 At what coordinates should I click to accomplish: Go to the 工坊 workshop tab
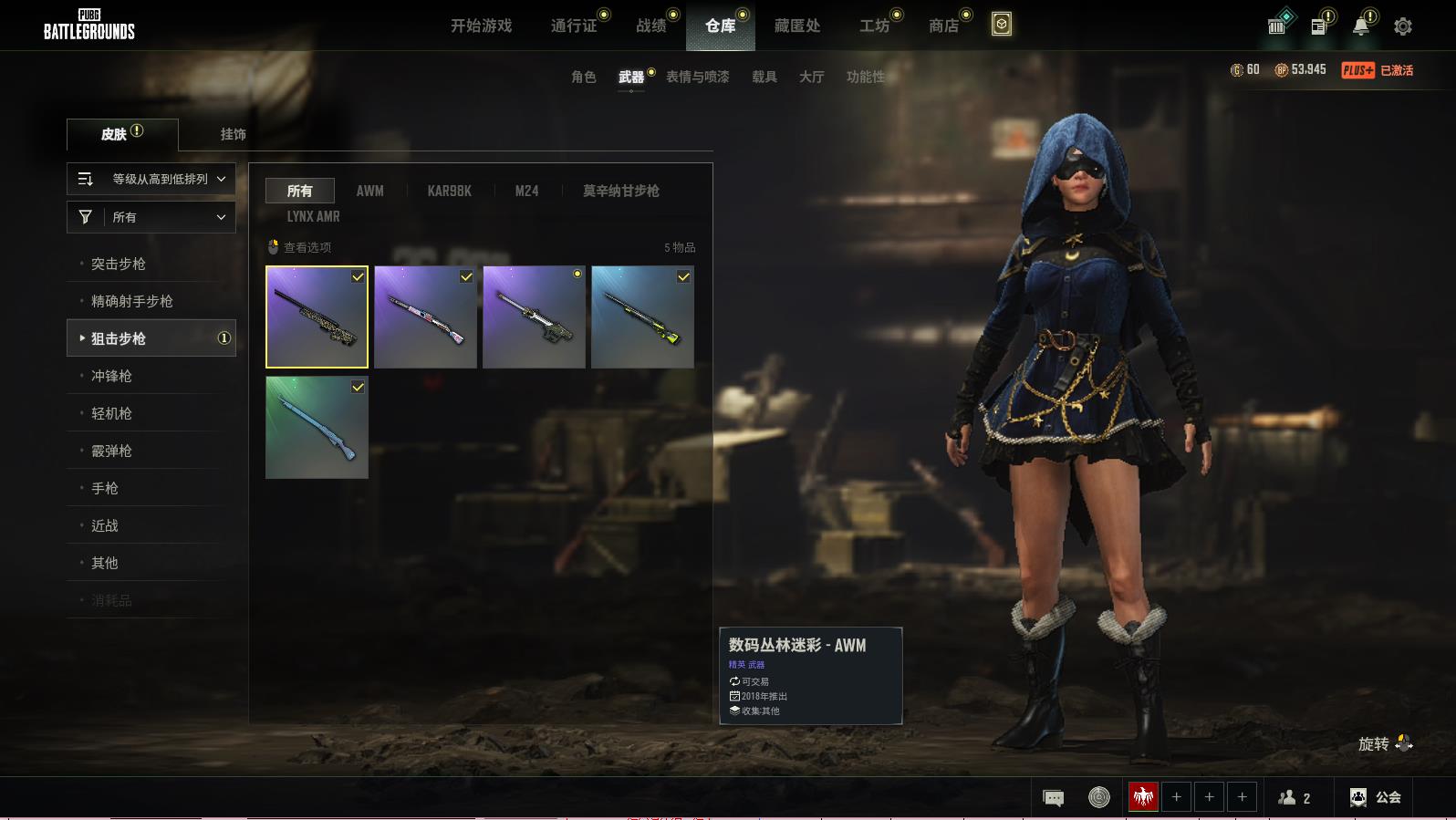(874, 26)
